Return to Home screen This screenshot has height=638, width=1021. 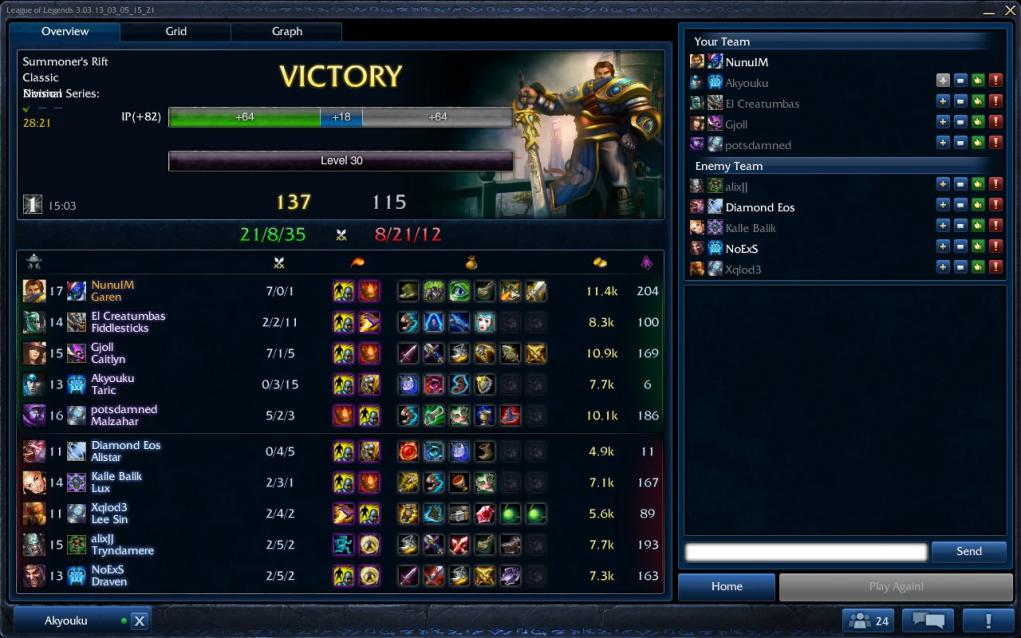(726, 587)
